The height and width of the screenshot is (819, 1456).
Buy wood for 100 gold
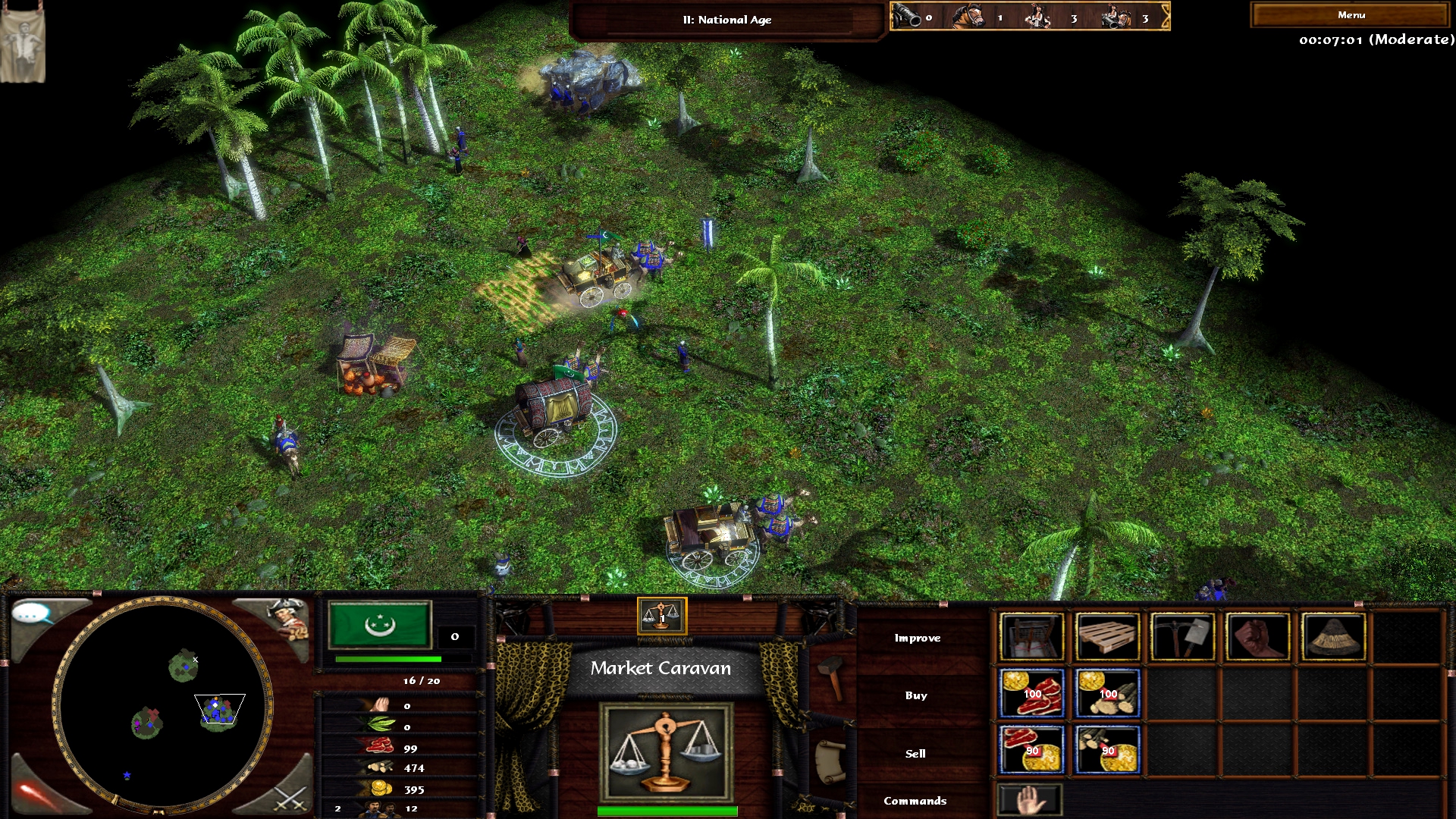point(1107,693)
